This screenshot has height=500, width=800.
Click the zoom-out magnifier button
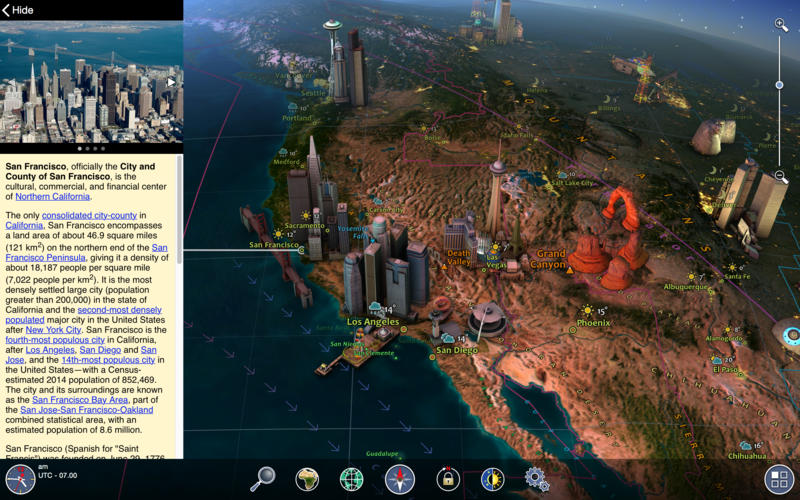tap(781, 176)
